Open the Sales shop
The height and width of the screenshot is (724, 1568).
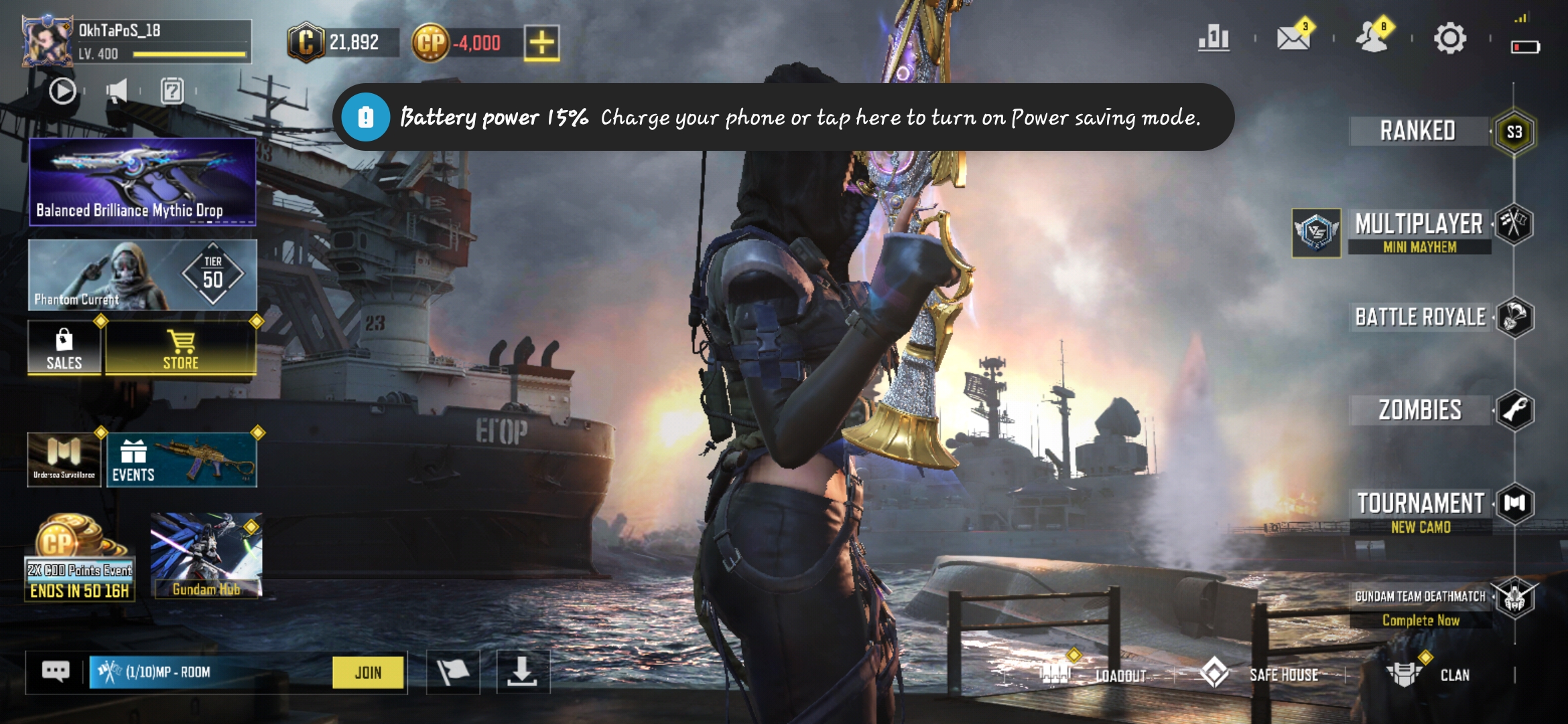64,349
